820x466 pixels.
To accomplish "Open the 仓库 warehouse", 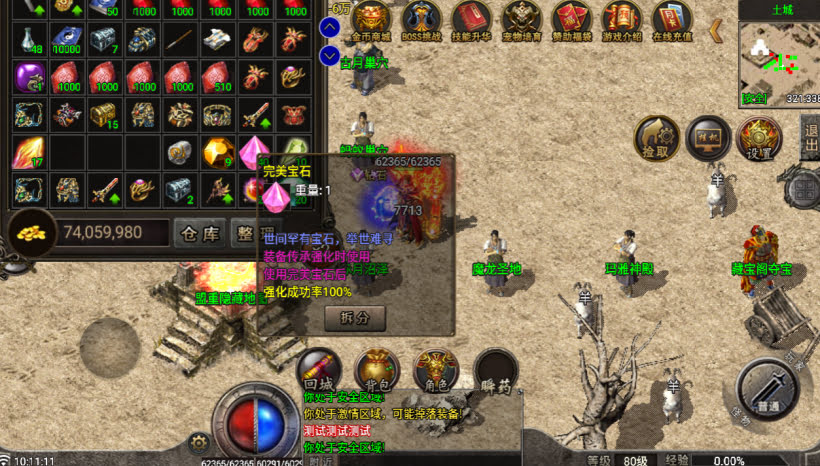I will click(199, 233).
